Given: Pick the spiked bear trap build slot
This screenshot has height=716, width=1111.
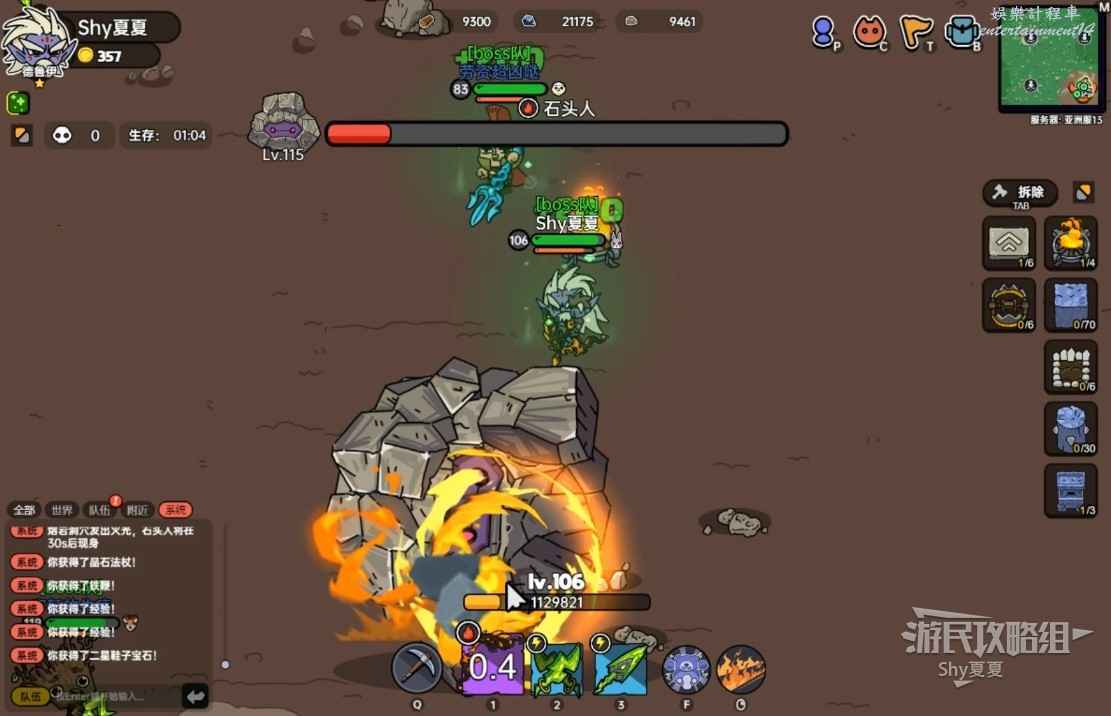Looking at the screenshot, I should click(1008, 304).
